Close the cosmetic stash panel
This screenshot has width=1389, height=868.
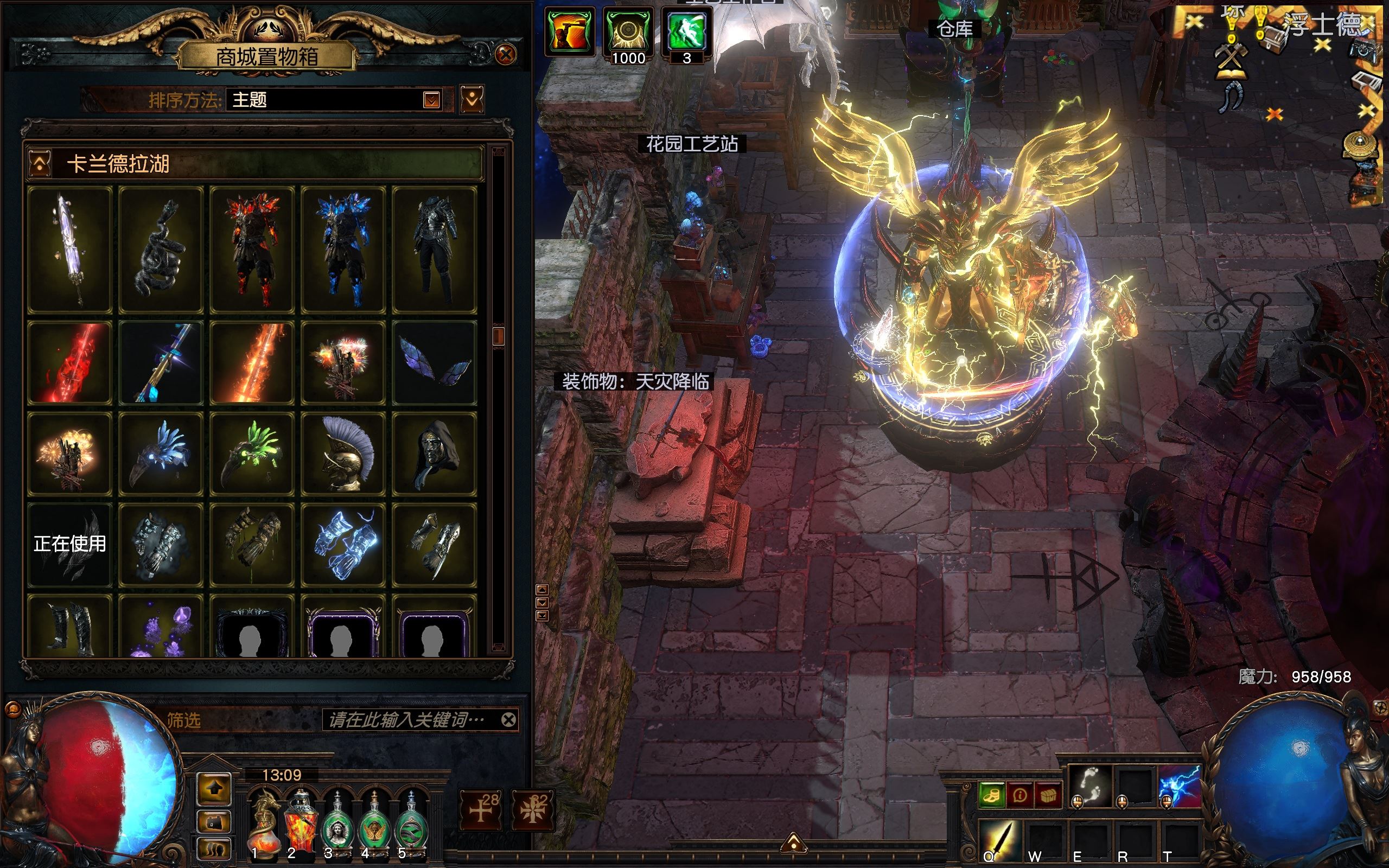coord(506,55)
